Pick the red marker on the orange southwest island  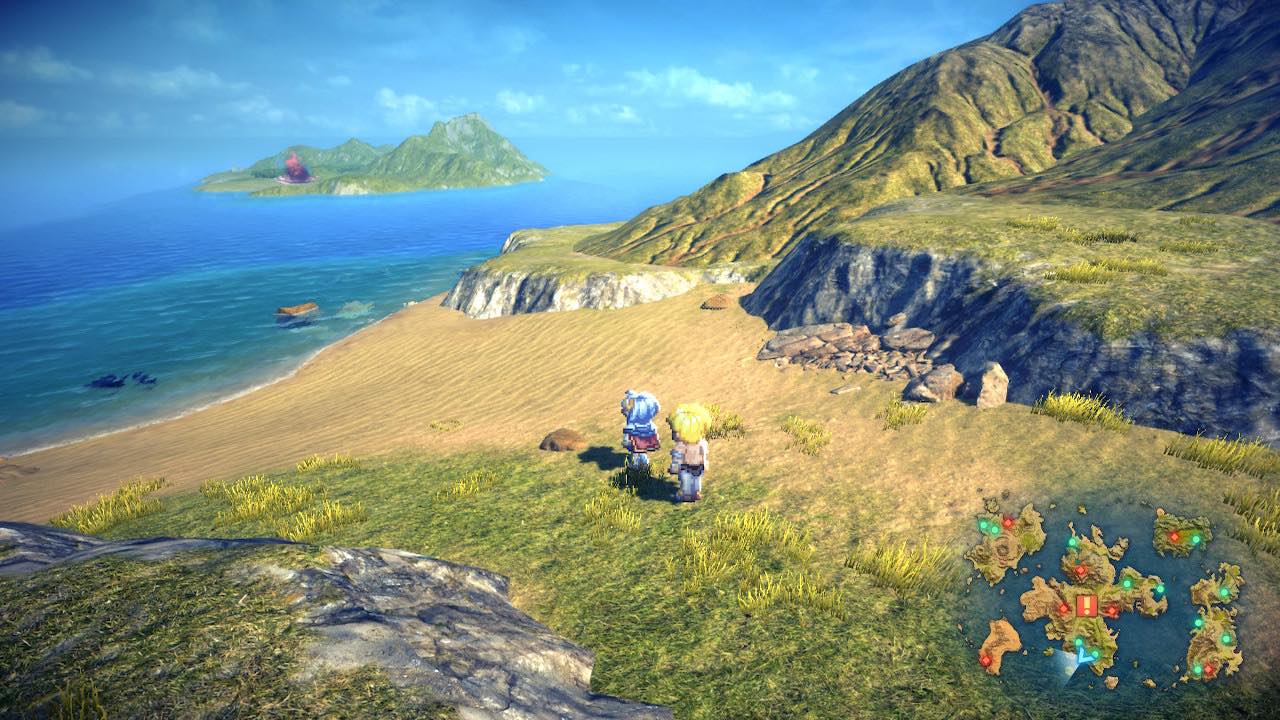(985, 660)
